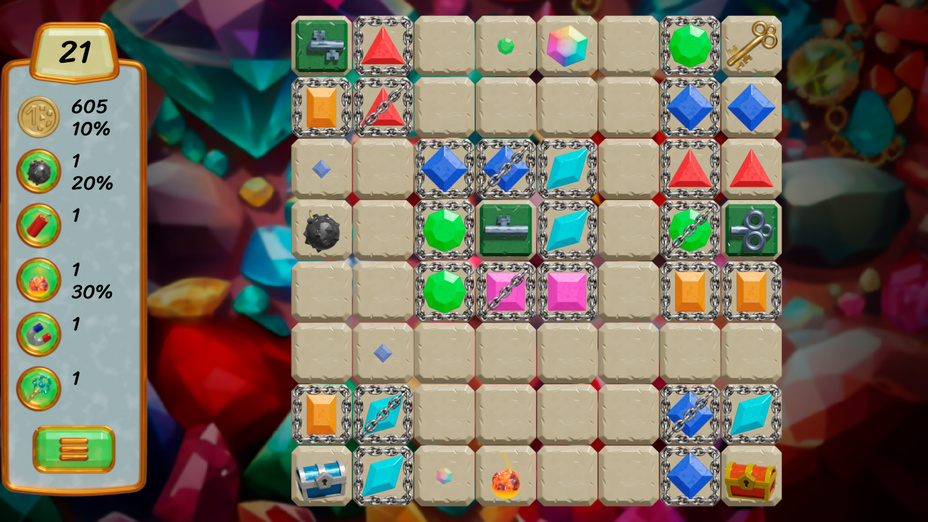The height and width of the screenshot is (522, 928).
Task: Select the golden key tile
Action: click(751, 46)
